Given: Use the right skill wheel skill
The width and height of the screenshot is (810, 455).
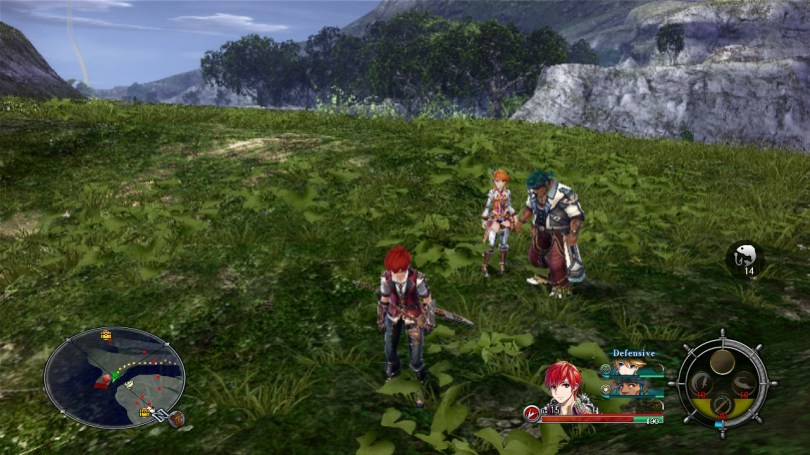Looking at the screenshot, I should (744, 383).
